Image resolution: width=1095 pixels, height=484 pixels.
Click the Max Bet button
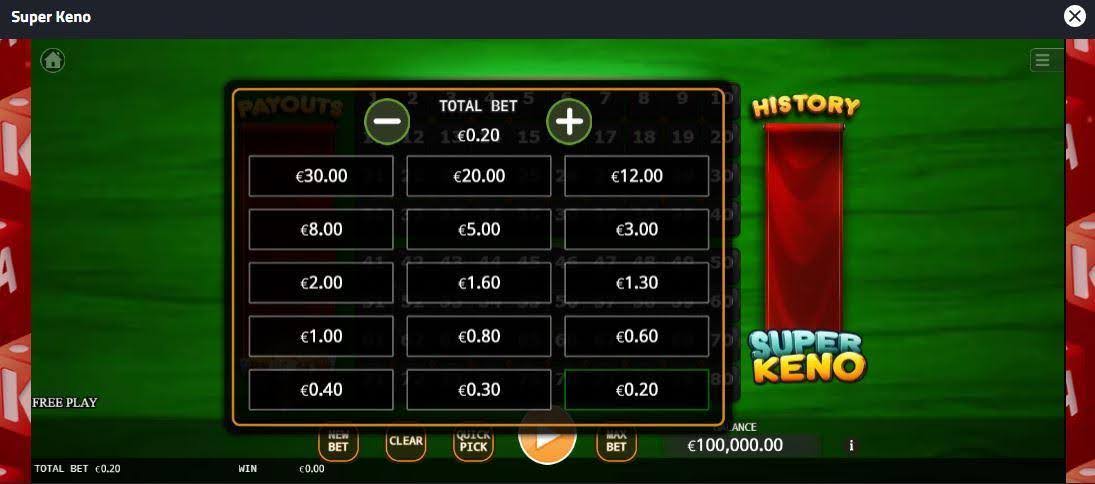click(x=616, y=441)
